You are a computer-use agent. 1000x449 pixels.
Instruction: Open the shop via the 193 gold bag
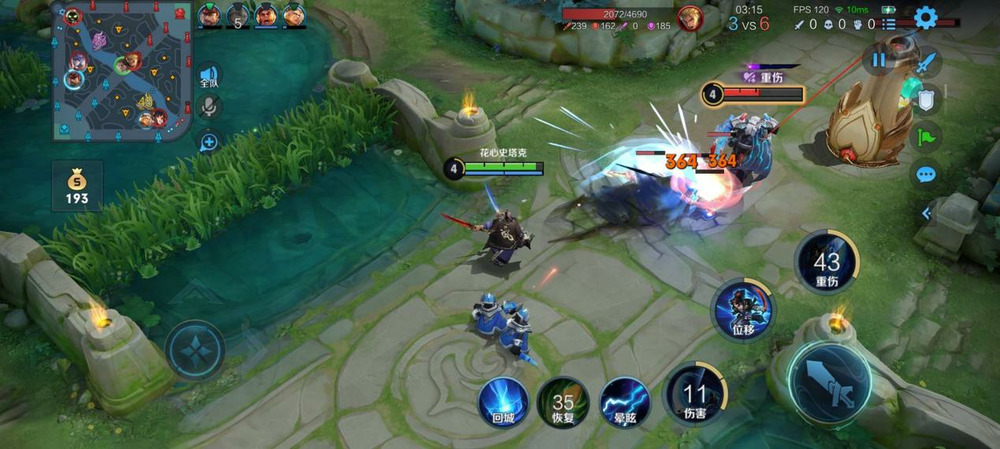click(77, 187)
